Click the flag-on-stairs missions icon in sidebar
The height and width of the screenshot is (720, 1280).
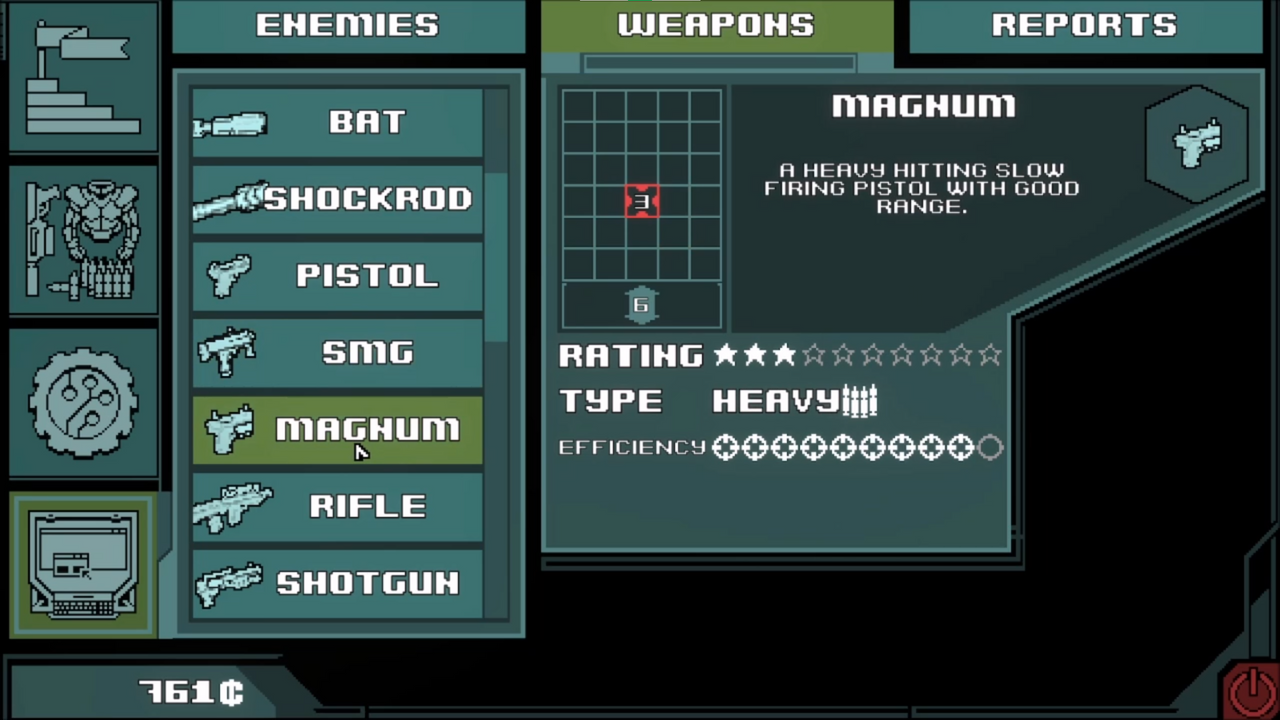tap(83, 75)
